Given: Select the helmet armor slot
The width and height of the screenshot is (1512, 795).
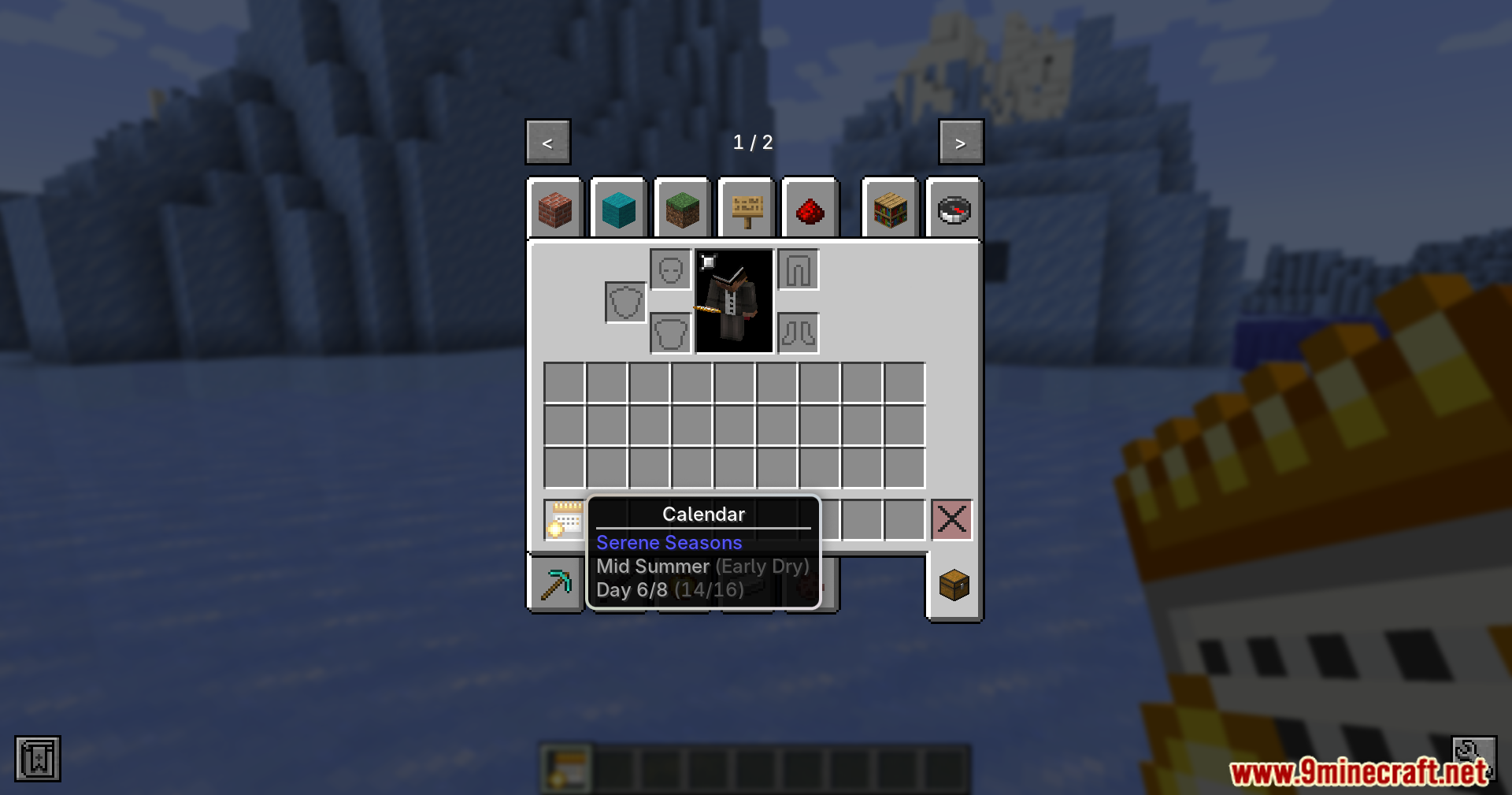Looking at the screenshot, I should point(670,269).
